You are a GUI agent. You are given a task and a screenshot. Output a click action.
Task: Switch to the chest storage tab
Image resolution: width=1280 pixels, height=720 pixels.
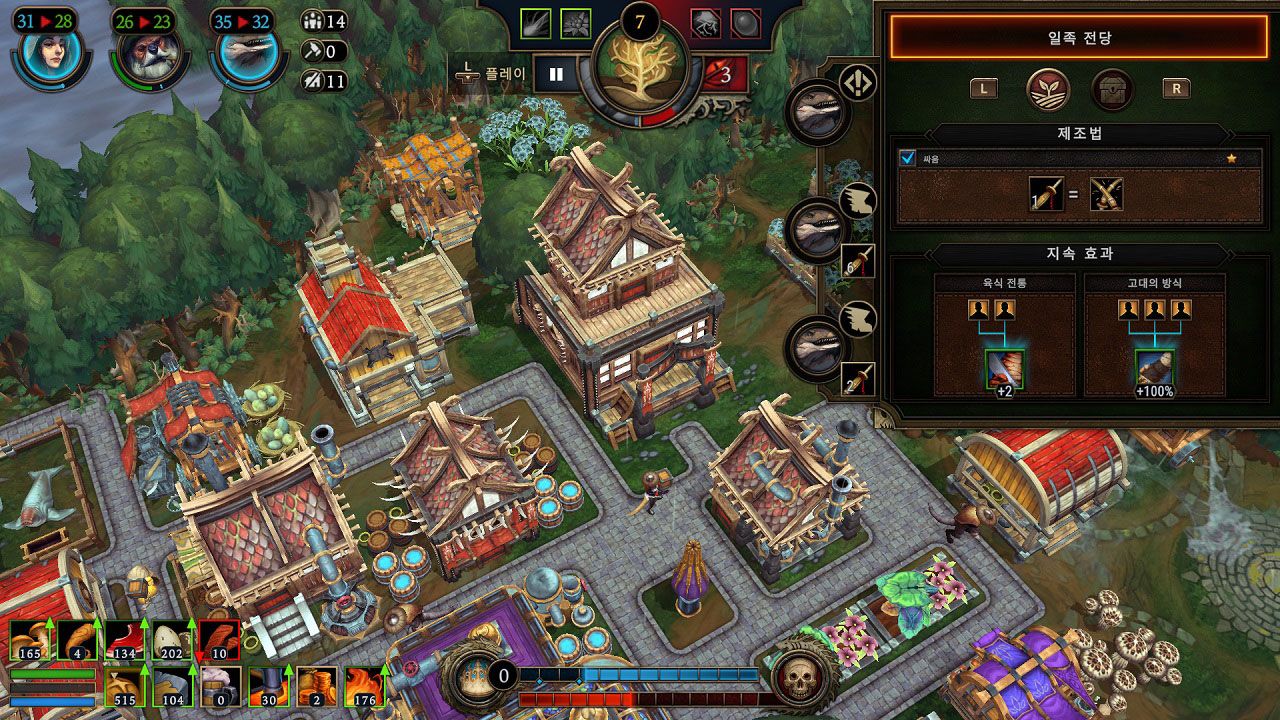1112,89
